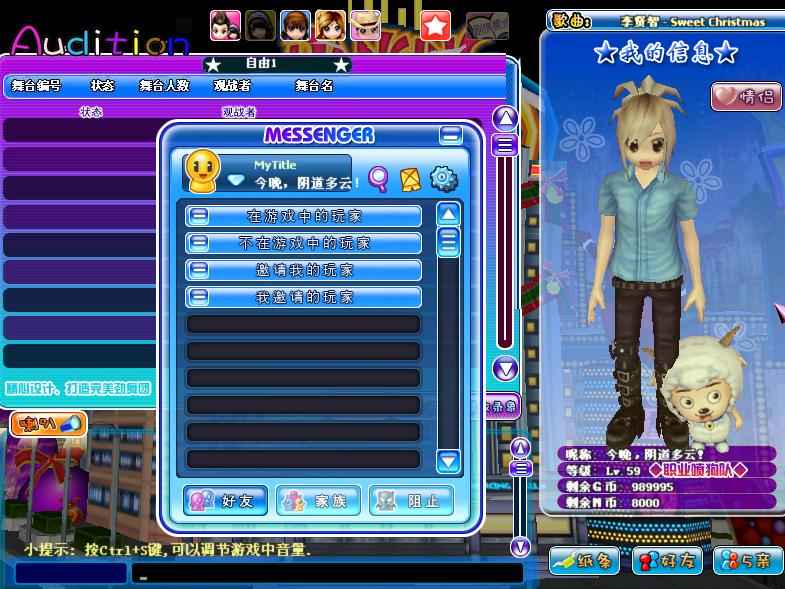Click the Messenger list scroll-up arrow
The image size is (785, 589).
[x=448, y=213]
